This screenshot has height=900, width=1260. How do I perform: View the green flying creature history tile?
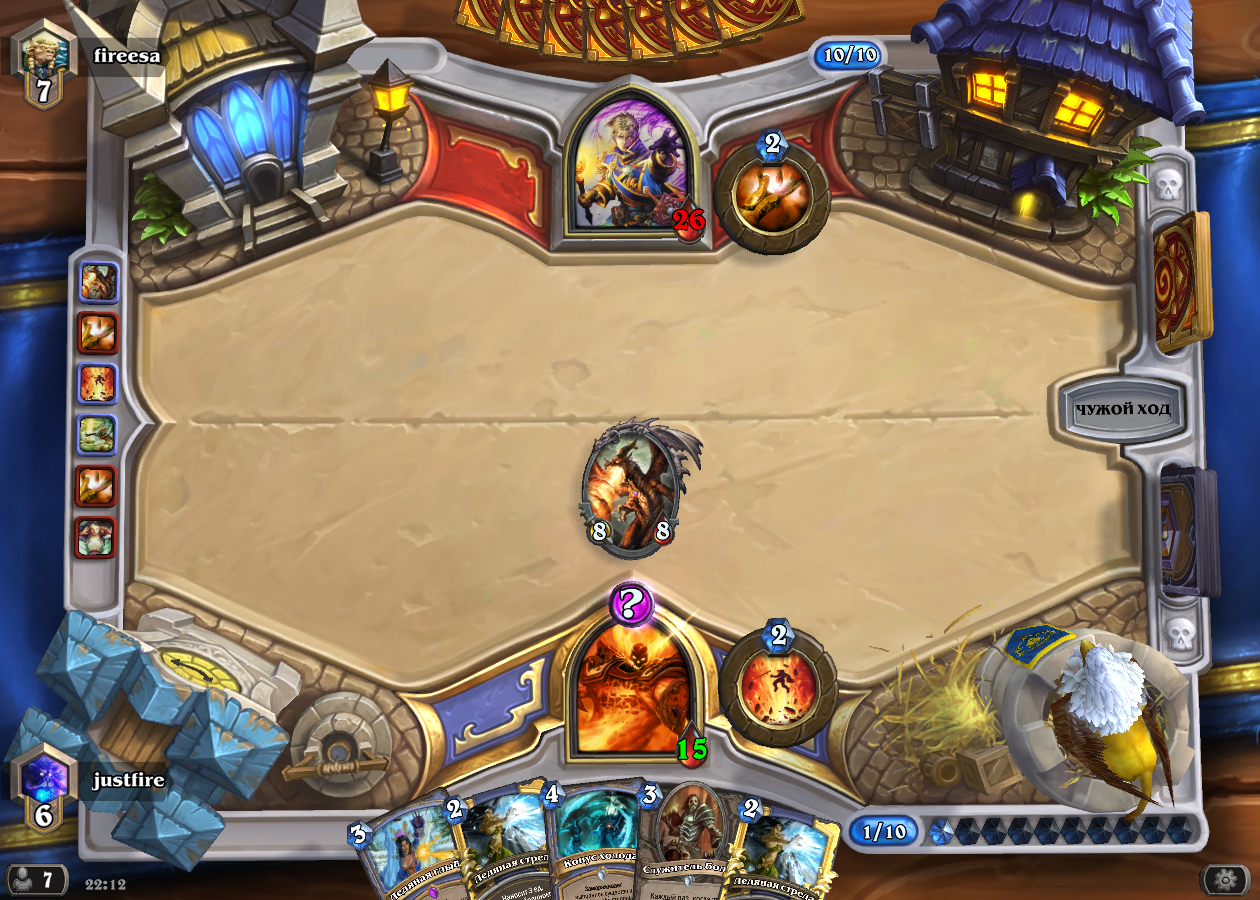(x=97, y=435)
